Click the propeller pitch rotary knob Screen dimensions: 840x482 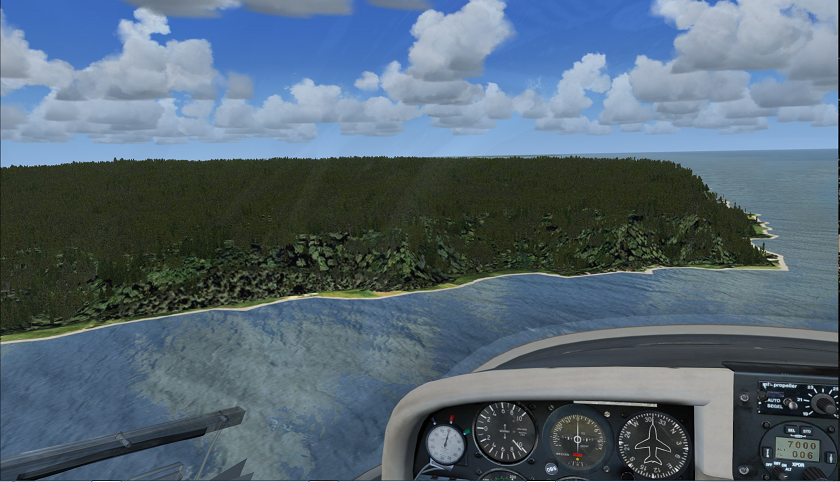823,403
